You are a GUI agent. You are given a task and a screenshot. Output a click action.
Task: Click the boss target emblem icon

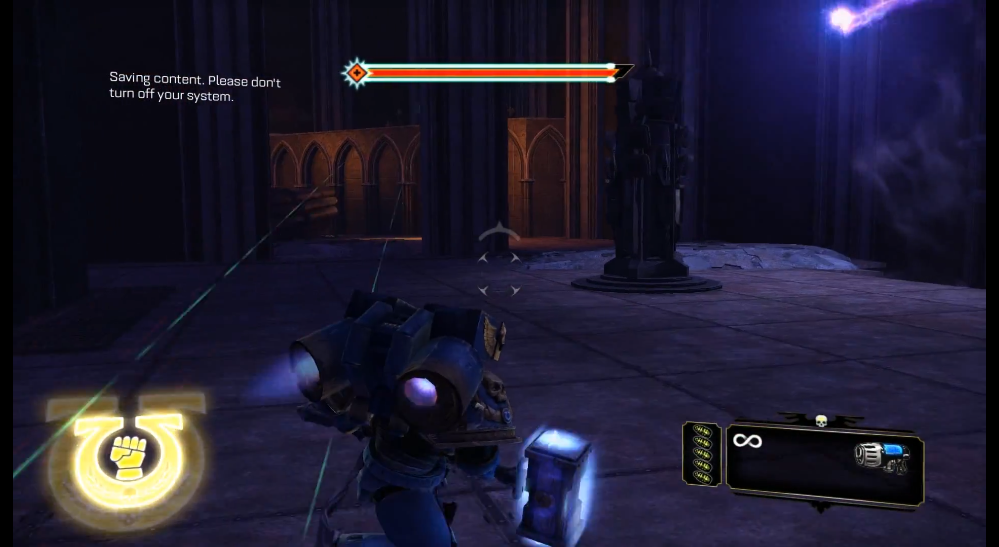(x=355, y=72)
